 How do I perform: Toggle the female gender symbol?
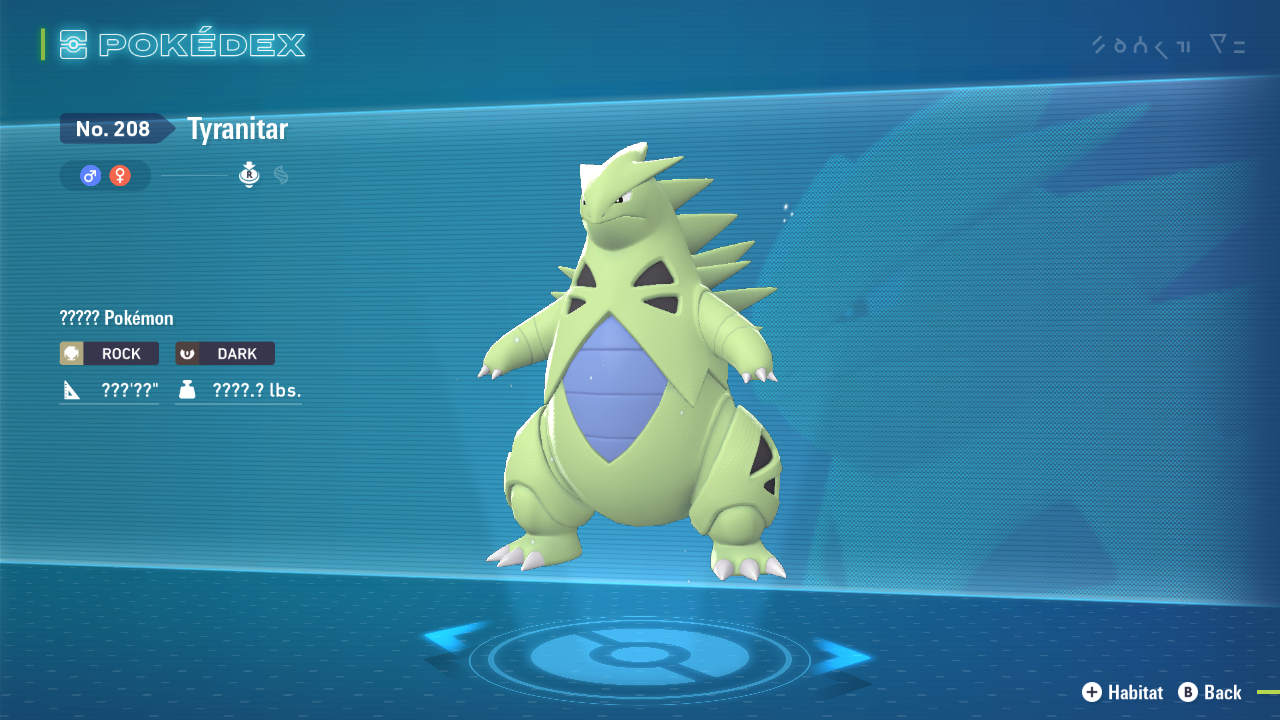[x=118, y=175]
